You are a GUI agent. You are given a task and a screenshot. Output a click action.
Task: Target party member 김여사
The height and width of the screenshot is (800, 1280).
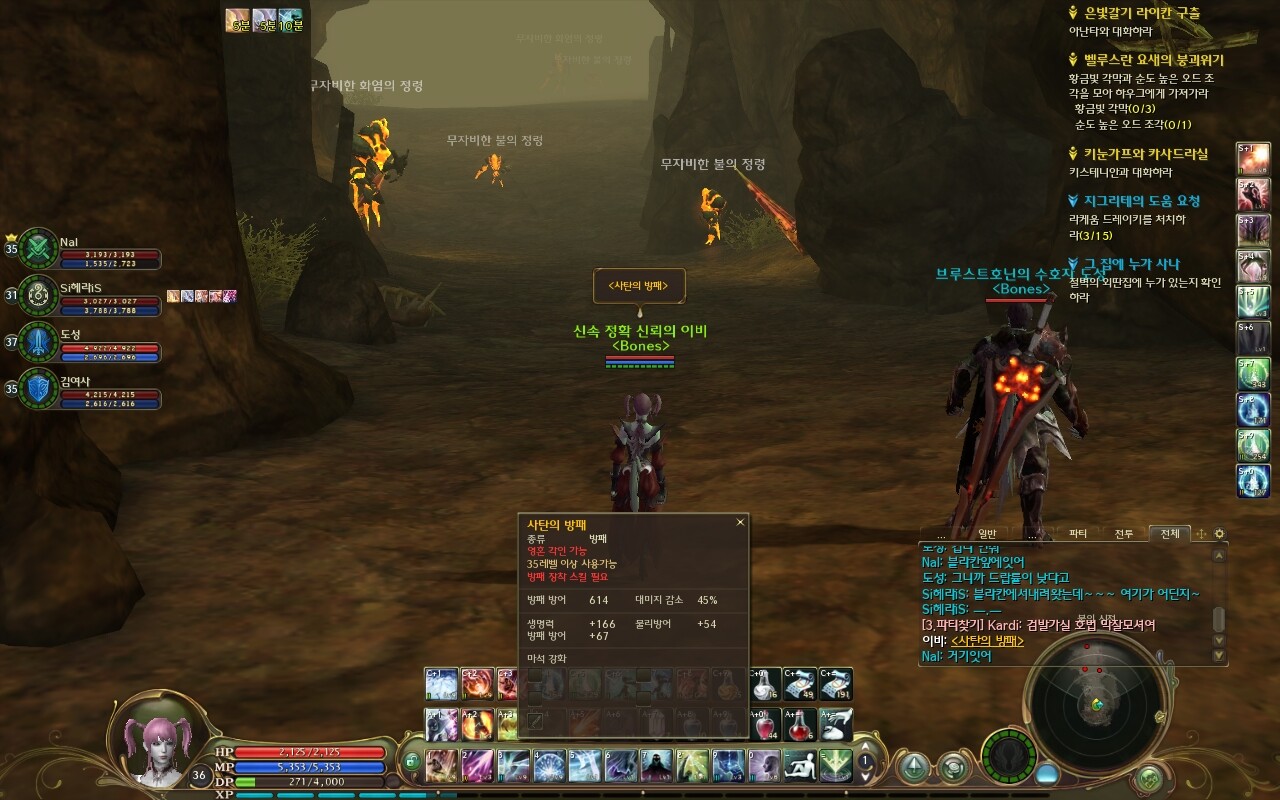(x=40, y=388)
